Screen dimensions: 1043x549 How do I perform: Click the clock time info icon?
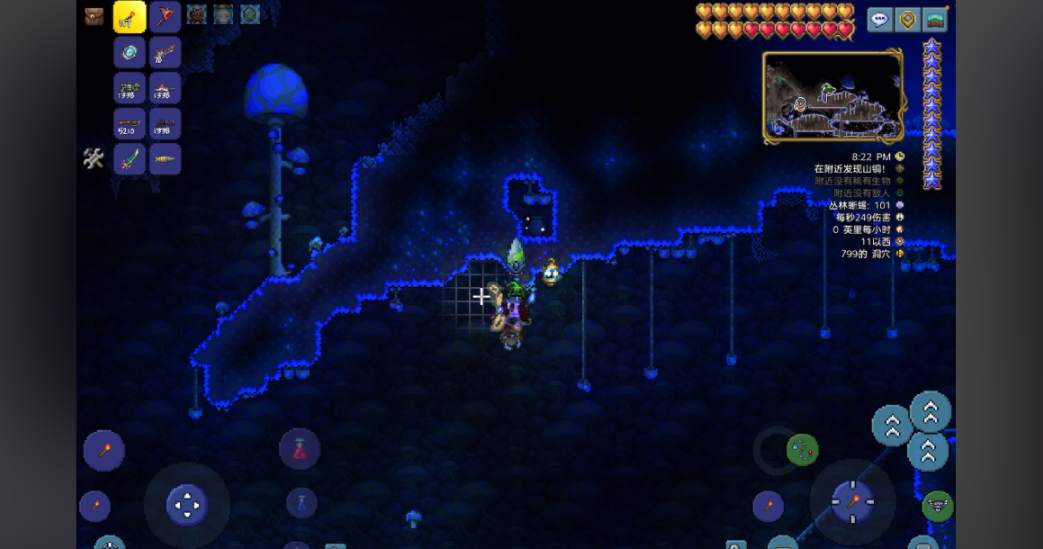[x=900, y=157]
